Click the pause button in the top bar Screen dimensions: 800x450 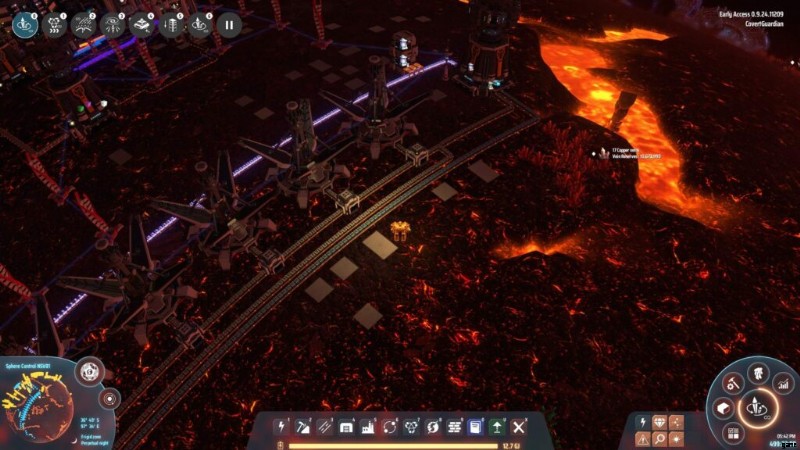tap(230, 24)
